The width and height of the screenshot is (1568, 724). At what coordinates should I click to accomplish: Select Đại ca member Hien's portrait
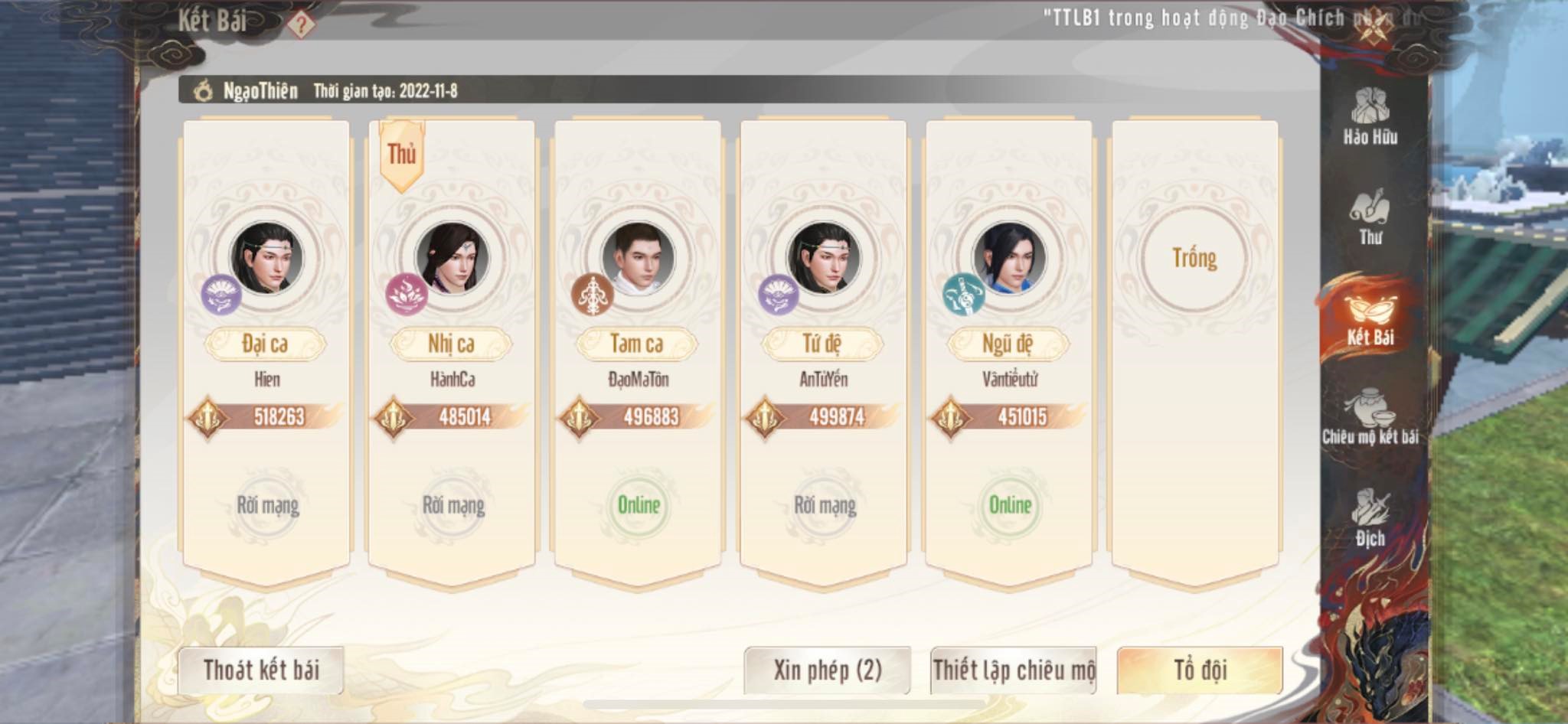266,258
